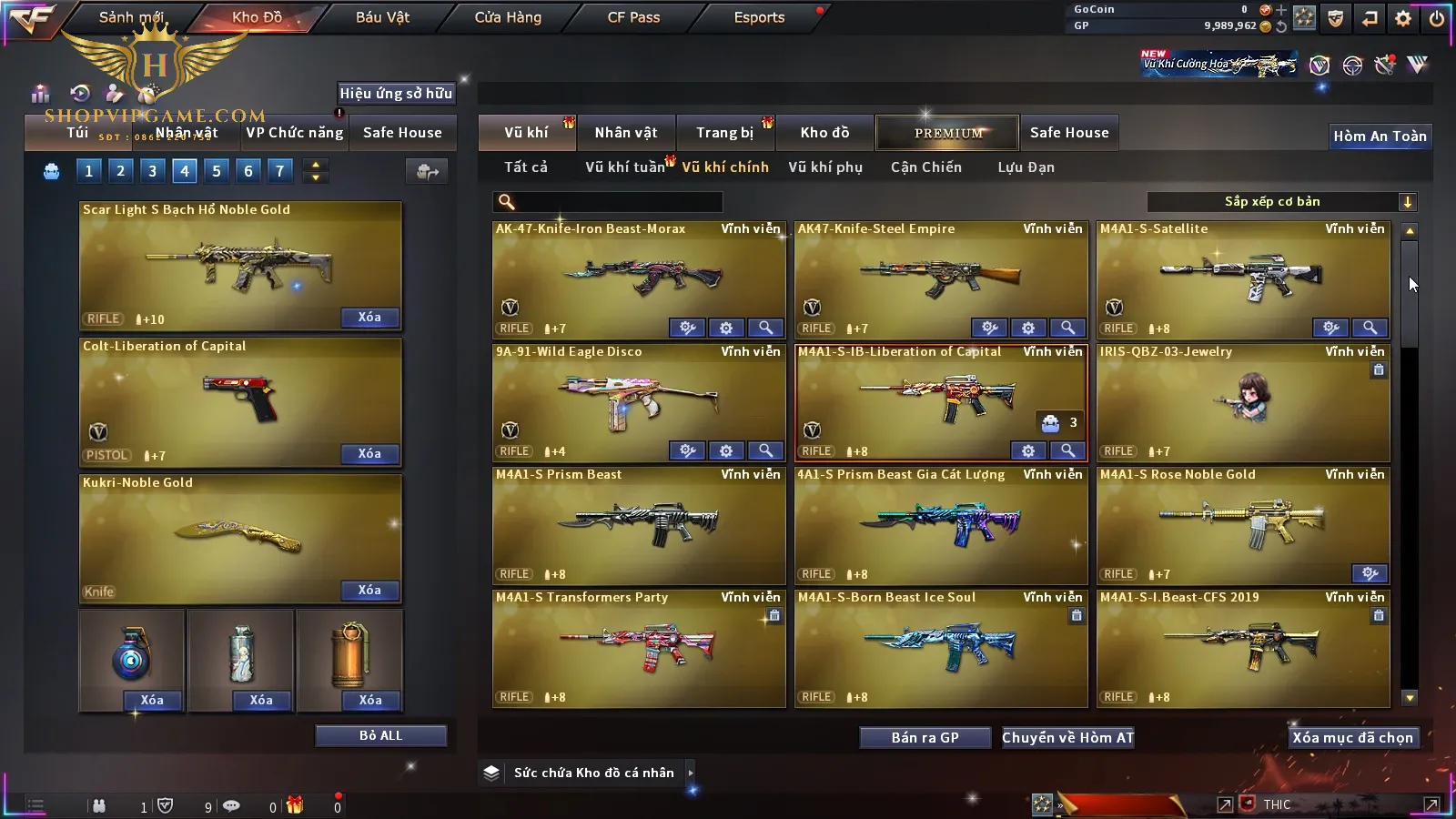Image resolution: width=1456 pixels, height=819 pixels.
Task: Click the Bán ra GP button
Action: click(925, 738)
